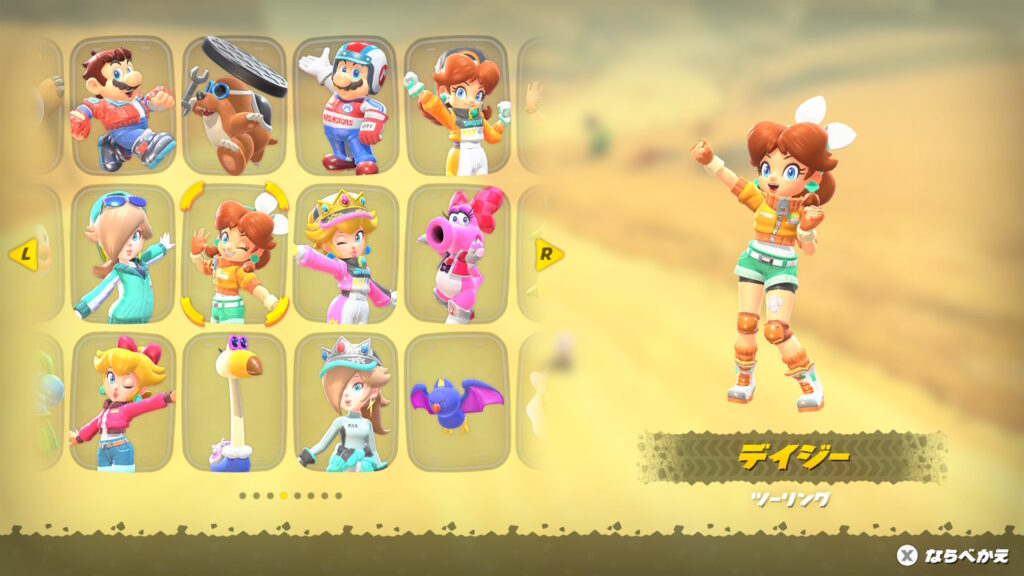
Task: Select the pink Birdo character tile
Action: 457,254
